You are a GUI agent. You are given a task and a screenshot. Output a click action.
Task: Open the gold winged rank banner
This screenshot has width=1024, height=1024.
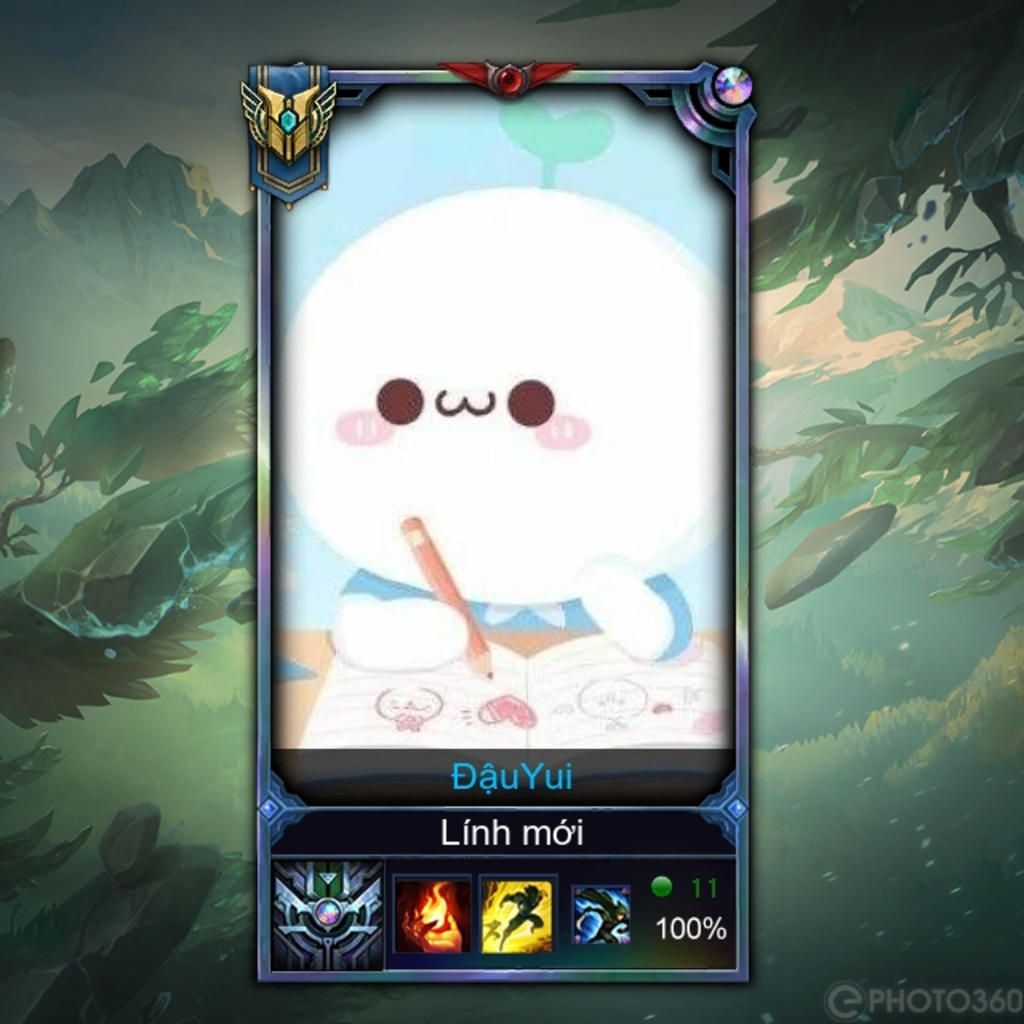(288, 130)
